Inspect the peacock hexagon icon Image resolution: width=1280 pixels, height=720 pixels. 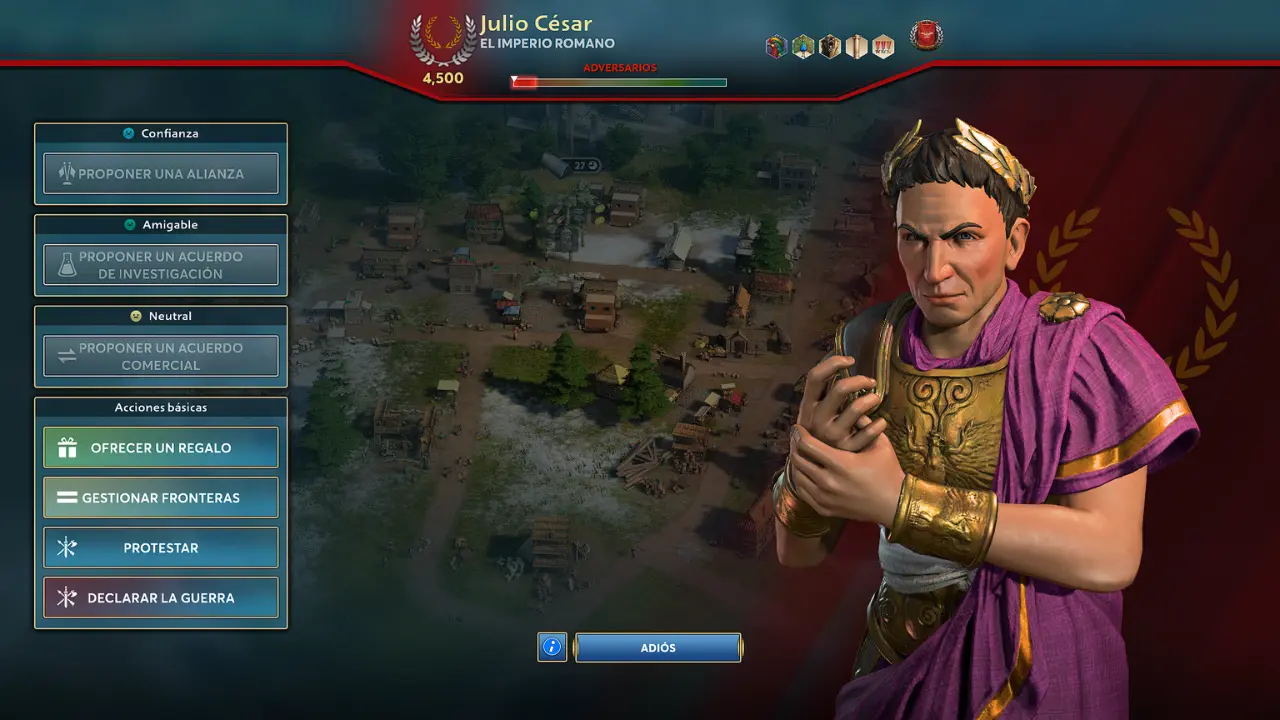[803, 47]
